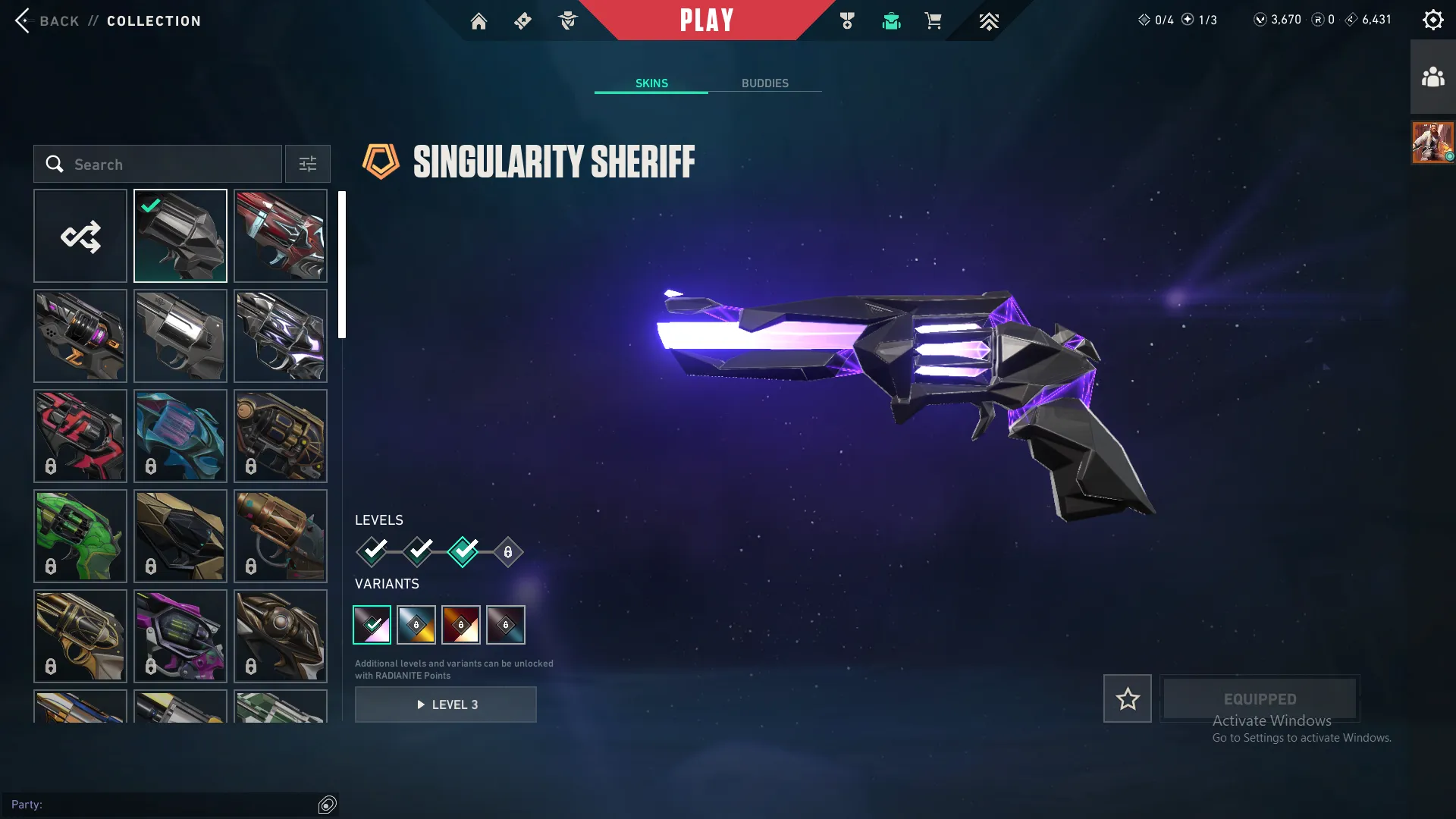The height and width of the screenshot is (819, 1456).
Task: Open the social panel friends icon
Action: pos(1432,75)
